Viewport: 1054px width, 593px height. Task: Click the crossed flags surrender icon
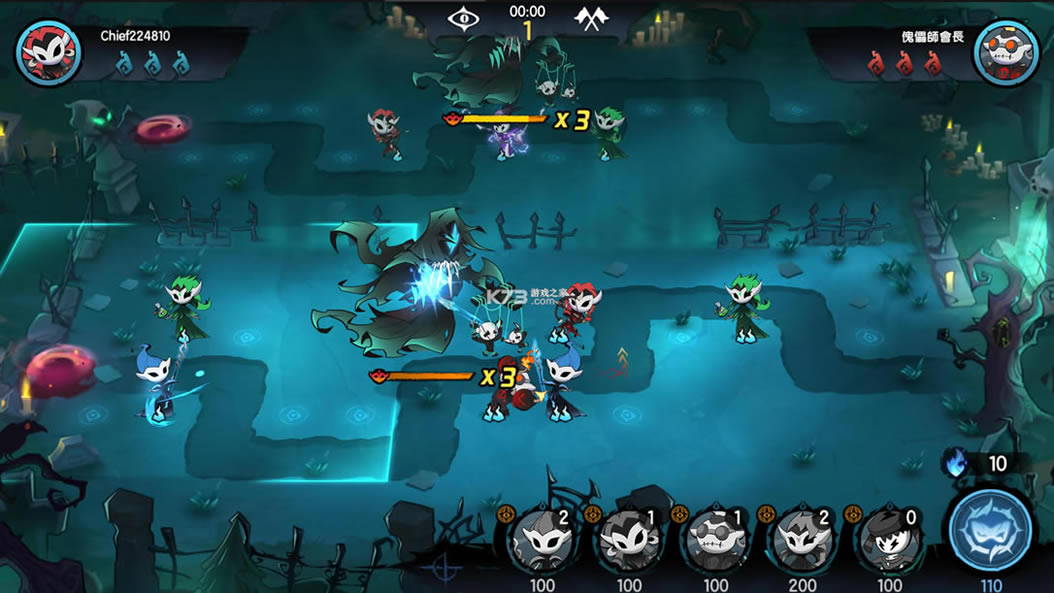point(589,17)
